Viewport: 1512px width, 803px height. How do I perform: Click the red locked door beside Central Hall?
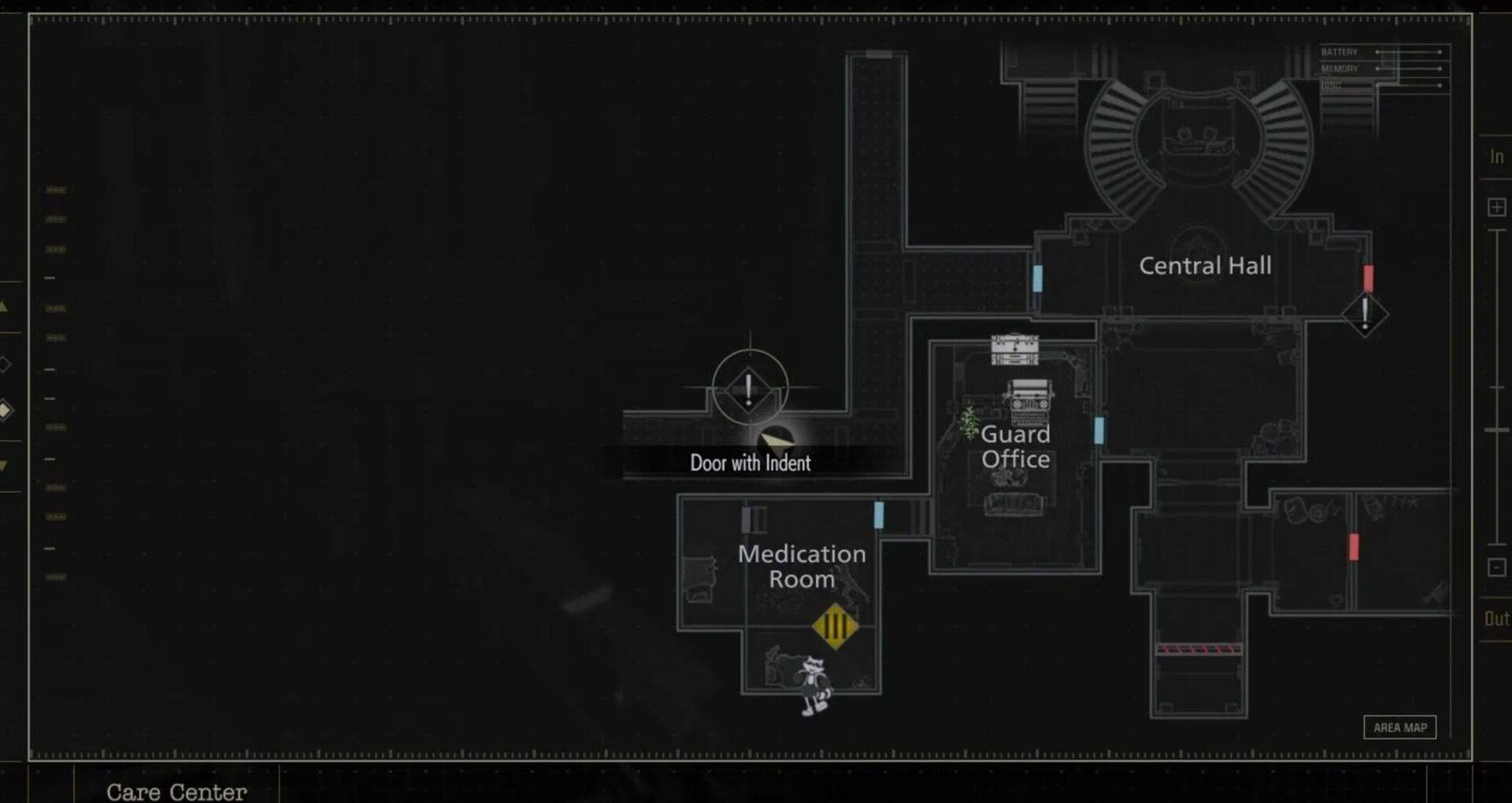1368,278
